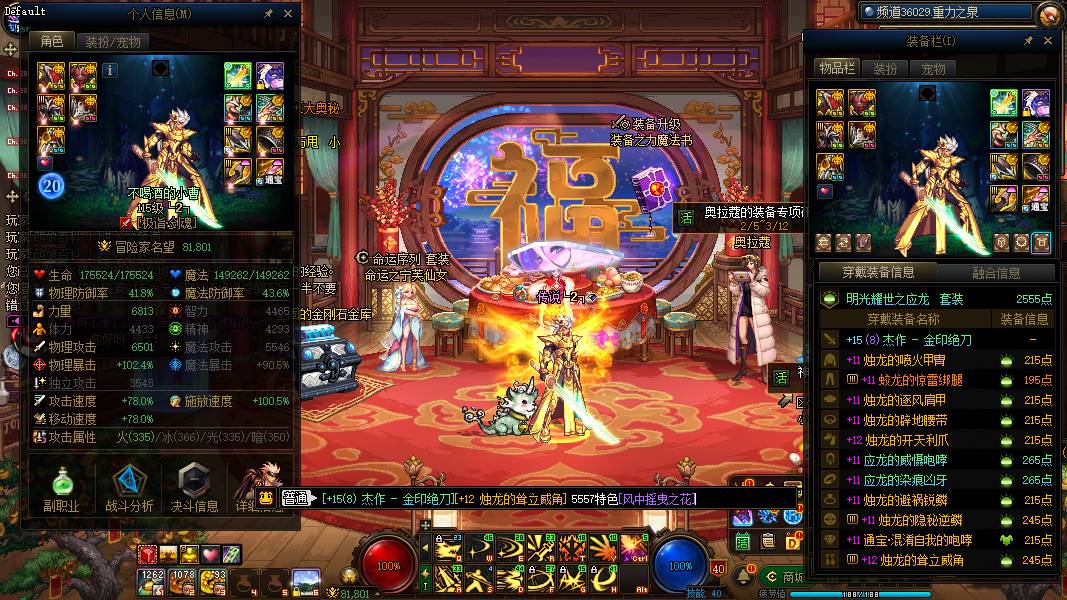This screenshot has height=600, width=1067.
Task: Pin the 装备栏 window with pushpin
Action: pyautogui.click(x=1029, y=41)
